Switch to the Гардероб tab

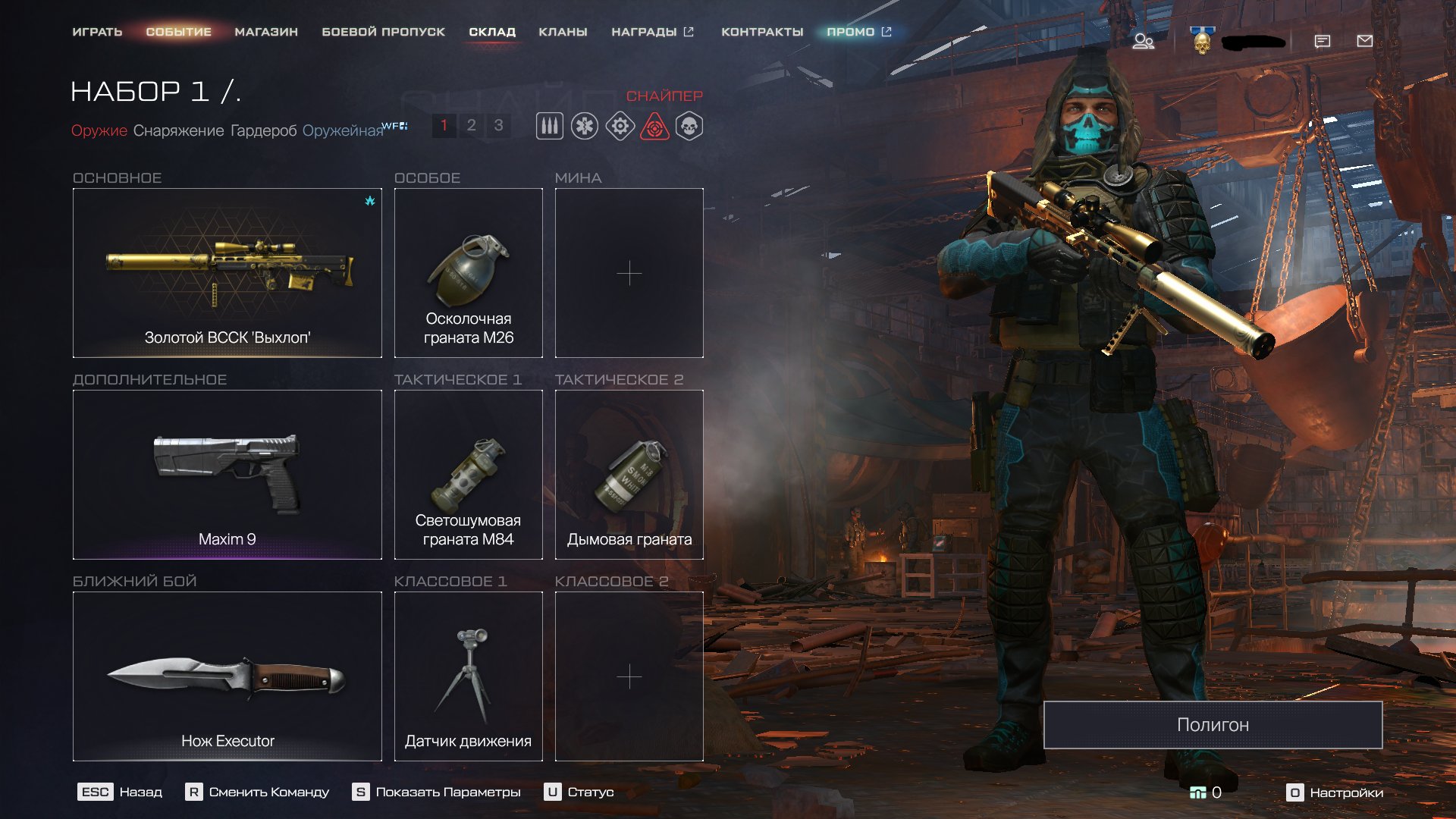(x=263, y=130)
